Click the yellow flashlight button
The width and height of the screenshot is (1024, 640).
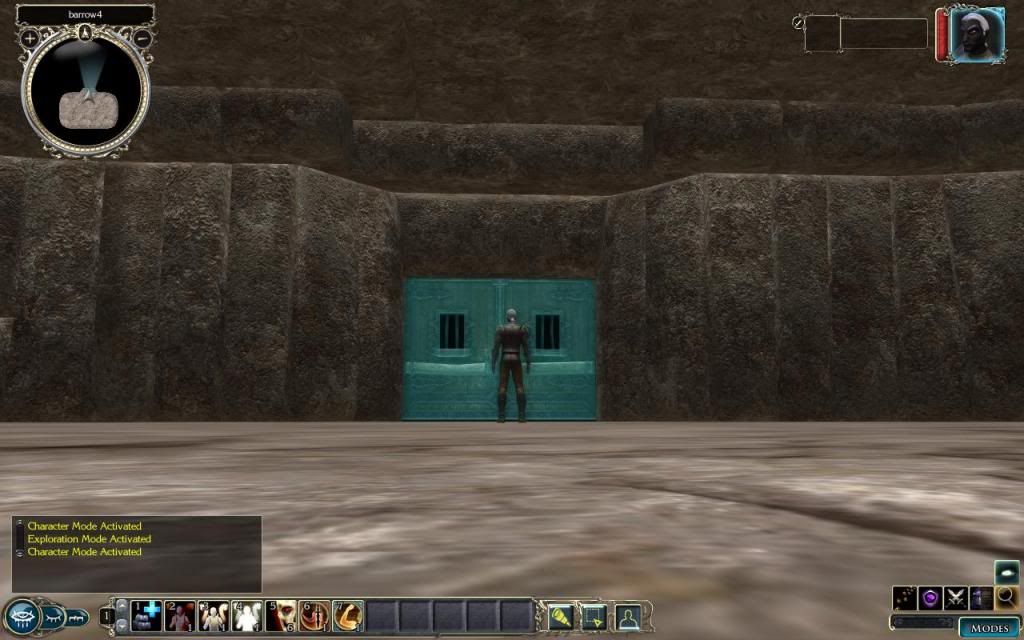click(x=560, y=615)
